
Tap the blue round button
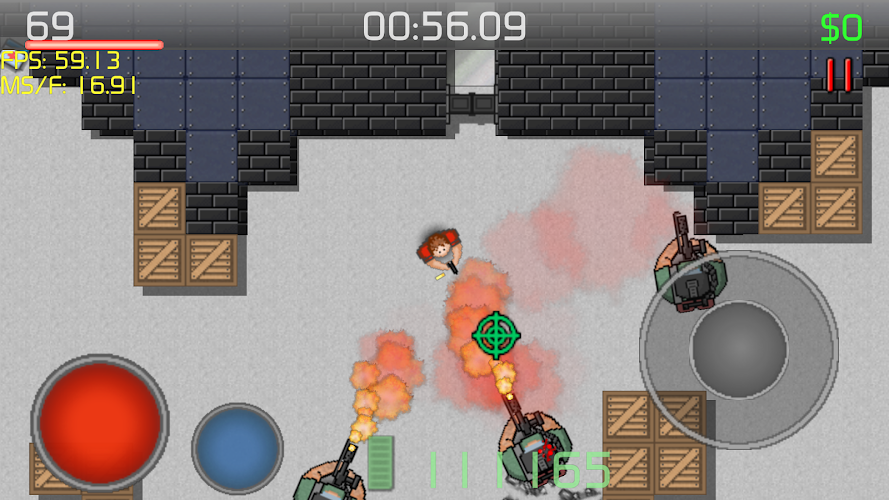[x=237, y=448]
